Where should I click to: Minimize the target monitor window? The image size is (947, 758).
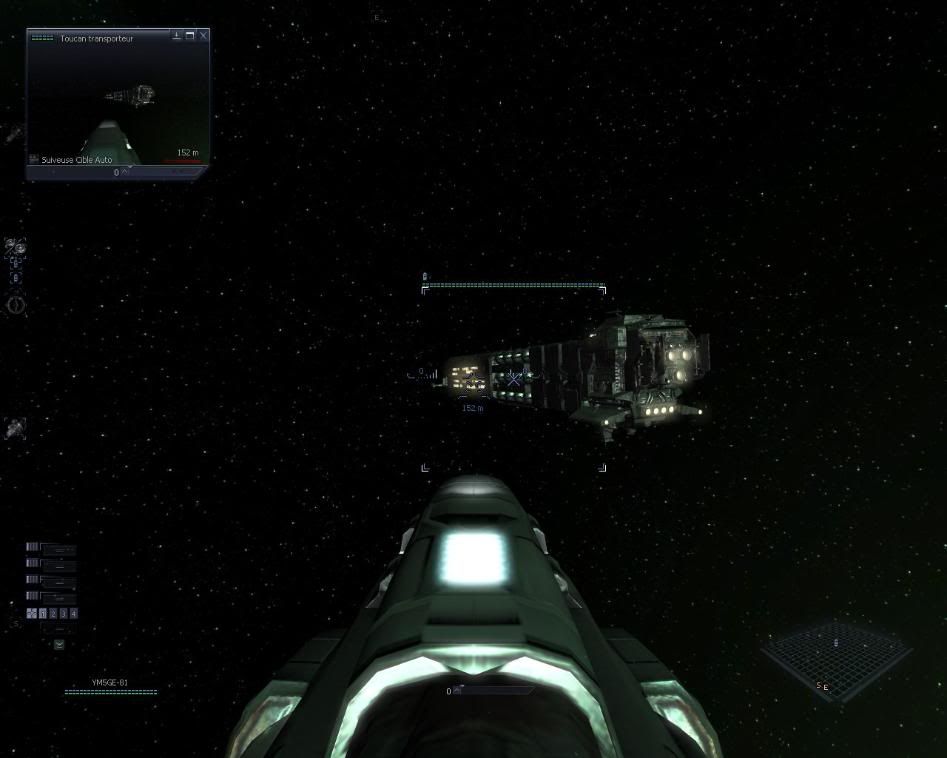pyautogui.click(x=177, y=36)
